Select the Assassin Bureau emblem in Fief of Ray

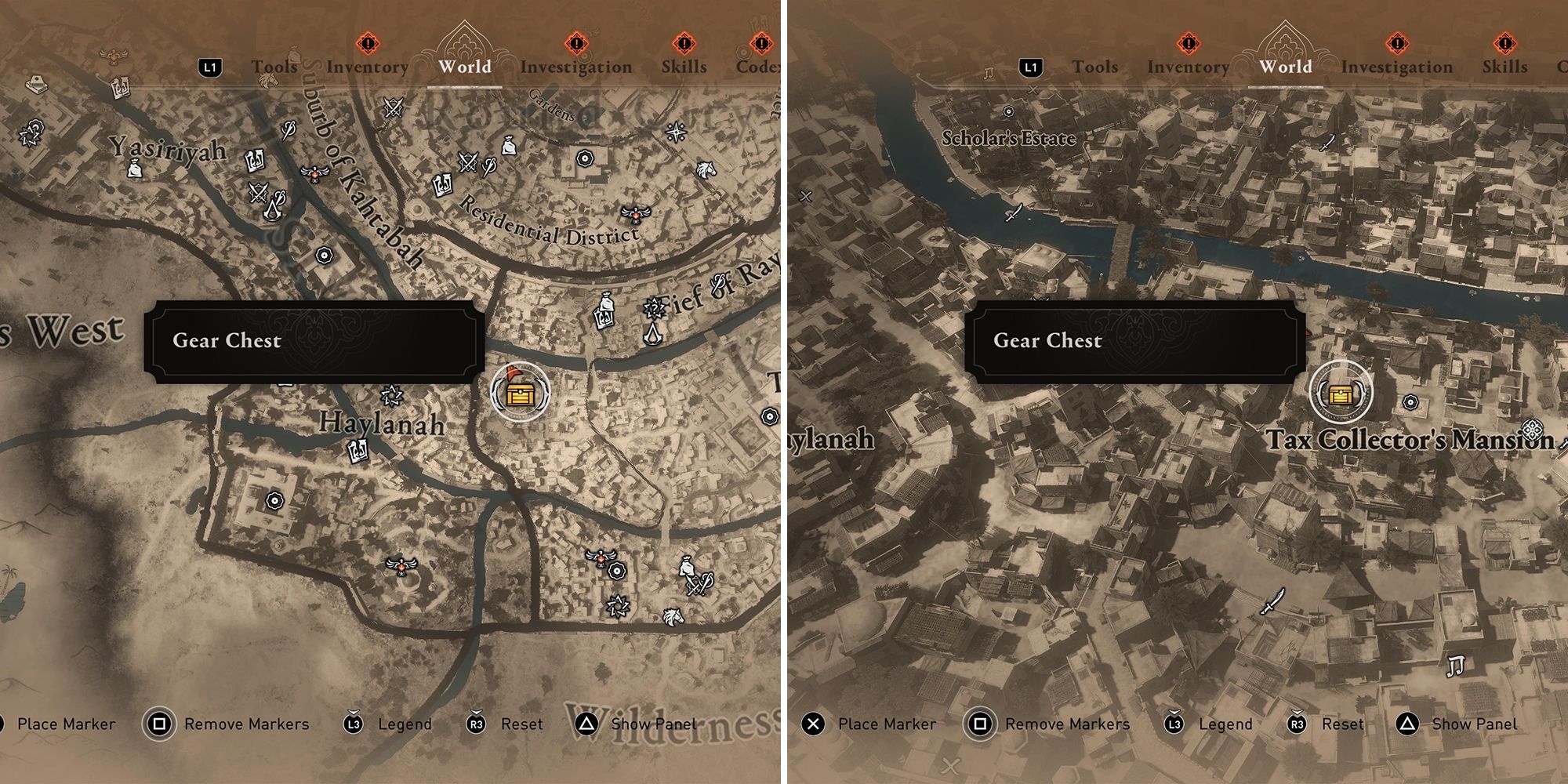(x=653, y=336)
